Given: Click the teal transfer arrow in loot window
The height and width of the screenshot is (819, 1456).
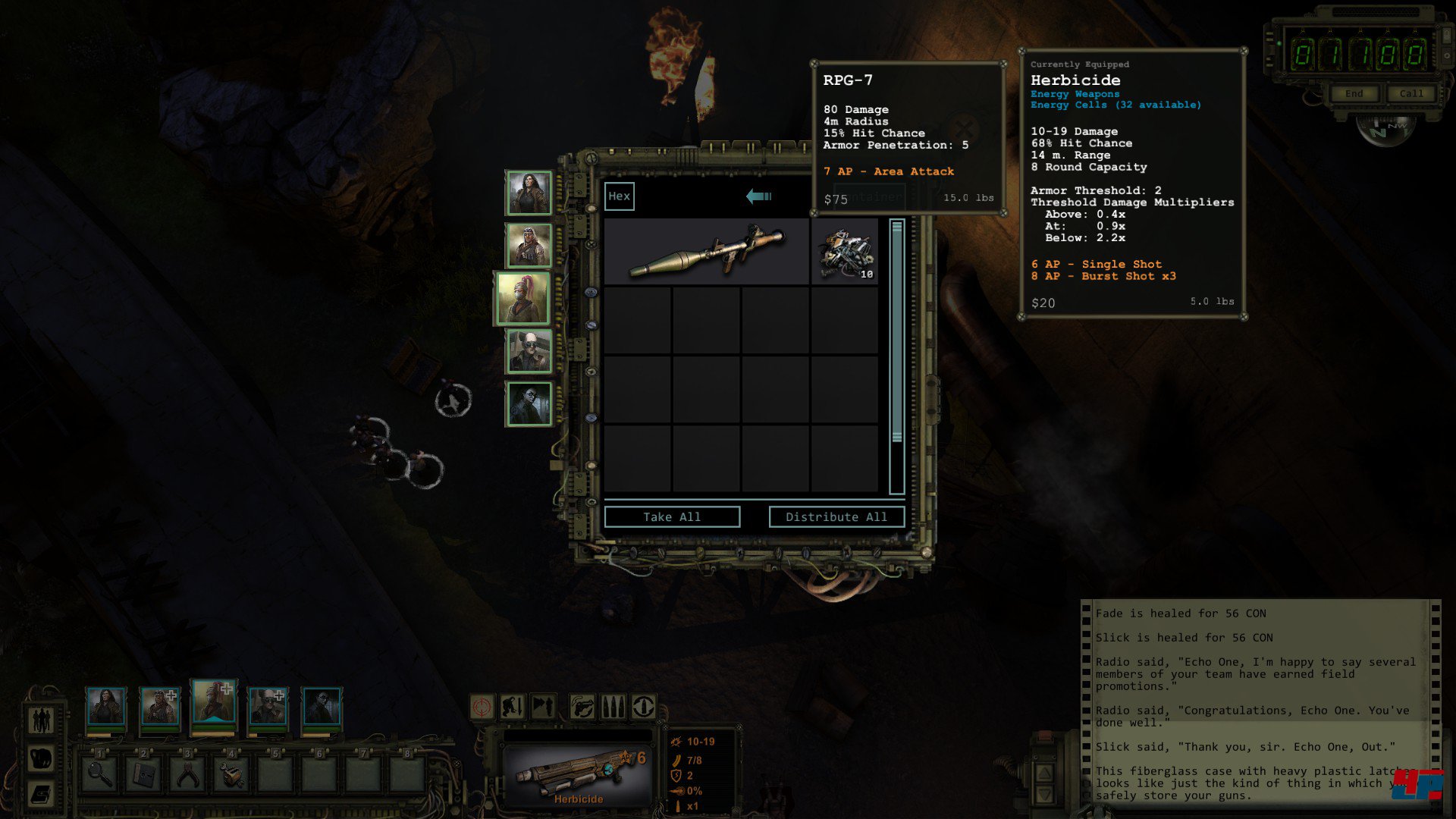Looking at the screenshot, I should pyautogui.click(x=758, y=196).
